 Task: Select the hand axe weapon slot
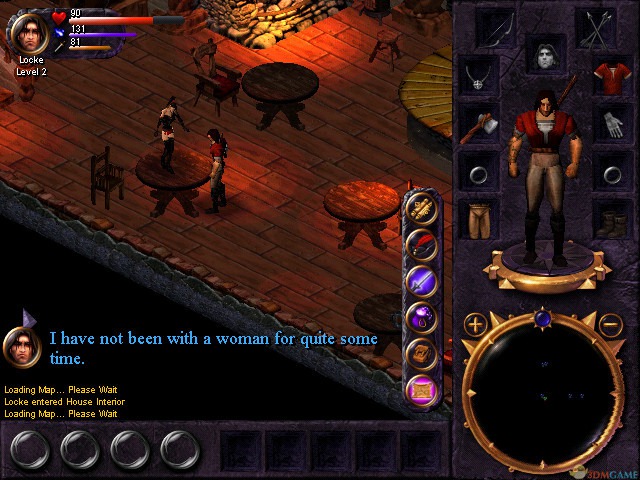pos(476,125)
